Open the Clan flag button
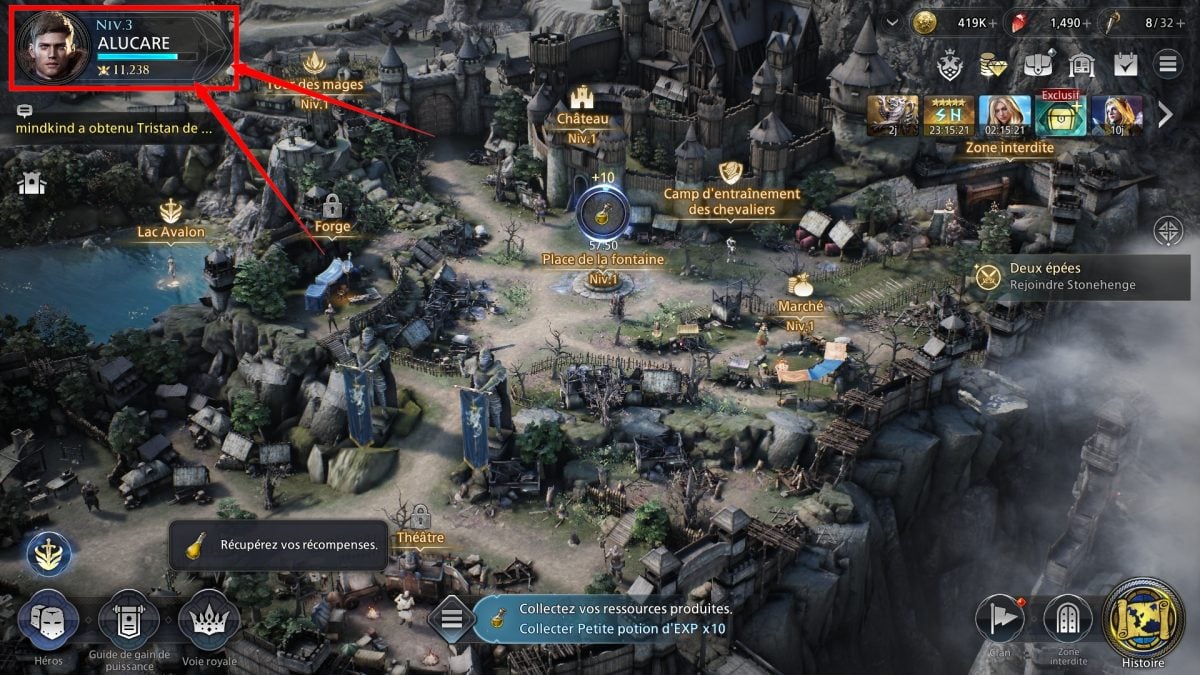This screenshot has height=675, width=1200. click(998, 620)
